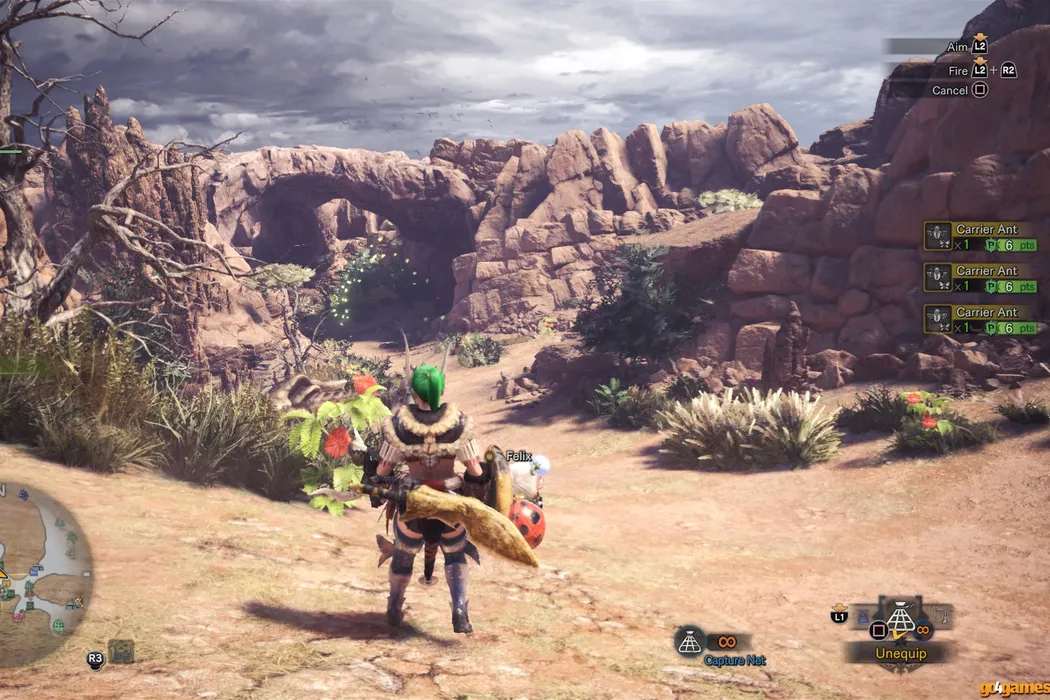Pick the item to the right of the net
The height and width of the screenshot is (700, 1050).
[x=941, y=615]
